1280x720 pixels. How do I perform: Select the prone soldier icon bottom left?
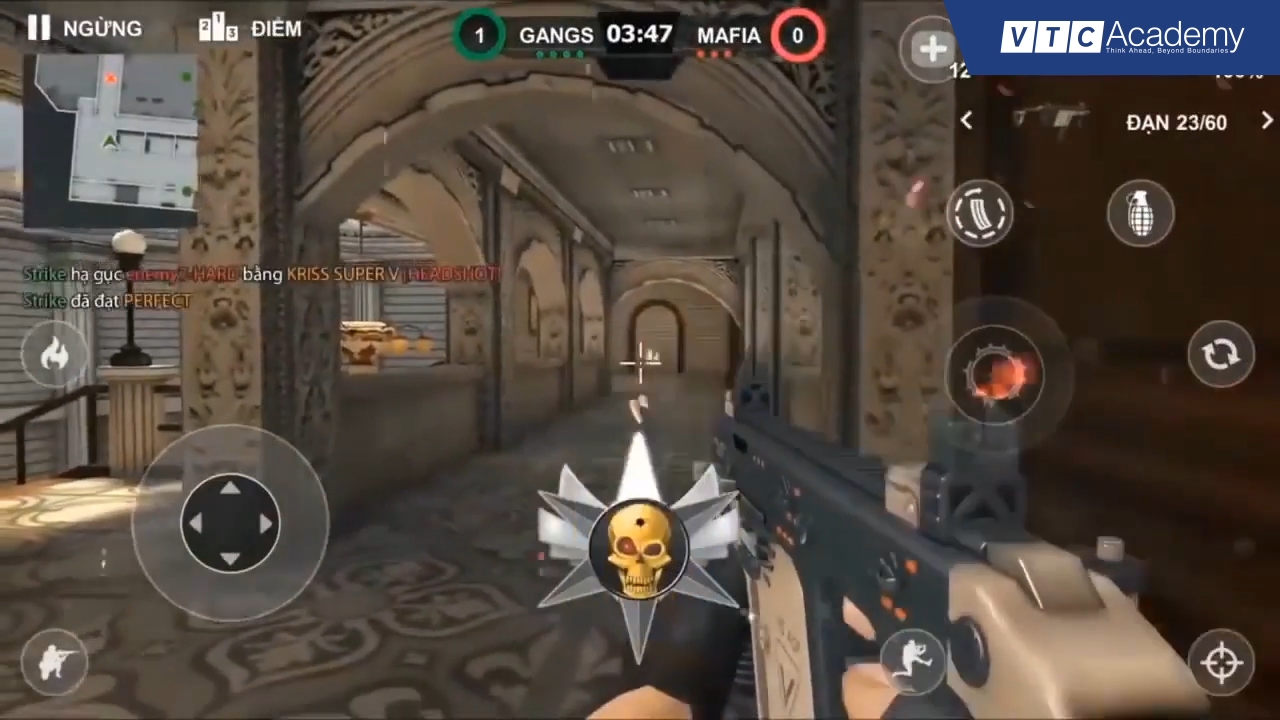55,660
